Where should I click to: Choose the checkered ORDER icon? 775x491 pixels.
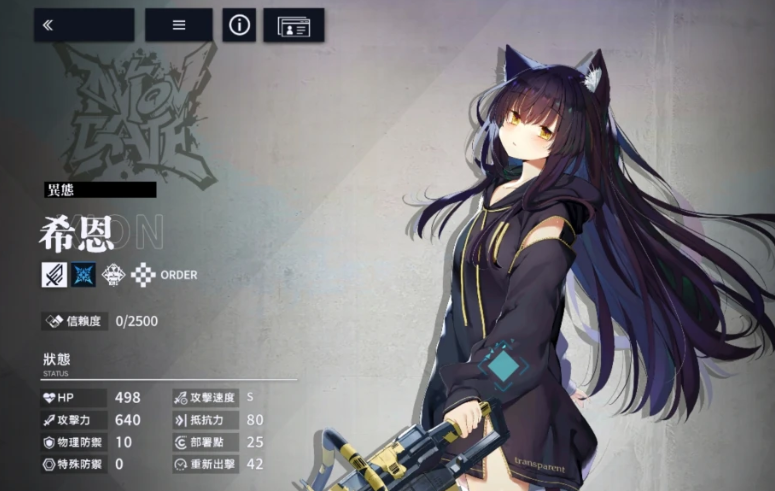[x=144, y=274]
